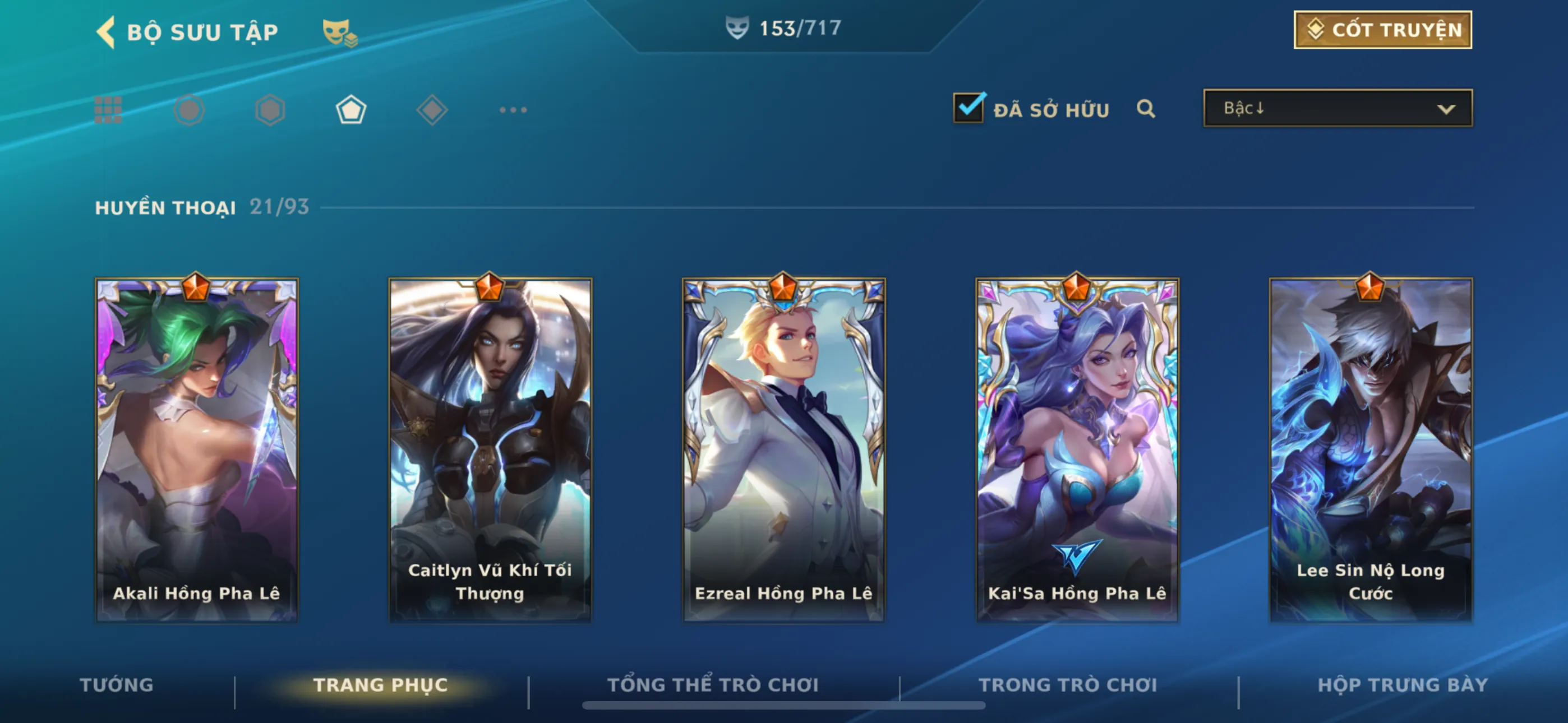Pick the Ezreal Hồng Pha Lê skin
1568x723 pixels.
click(783, 449)
